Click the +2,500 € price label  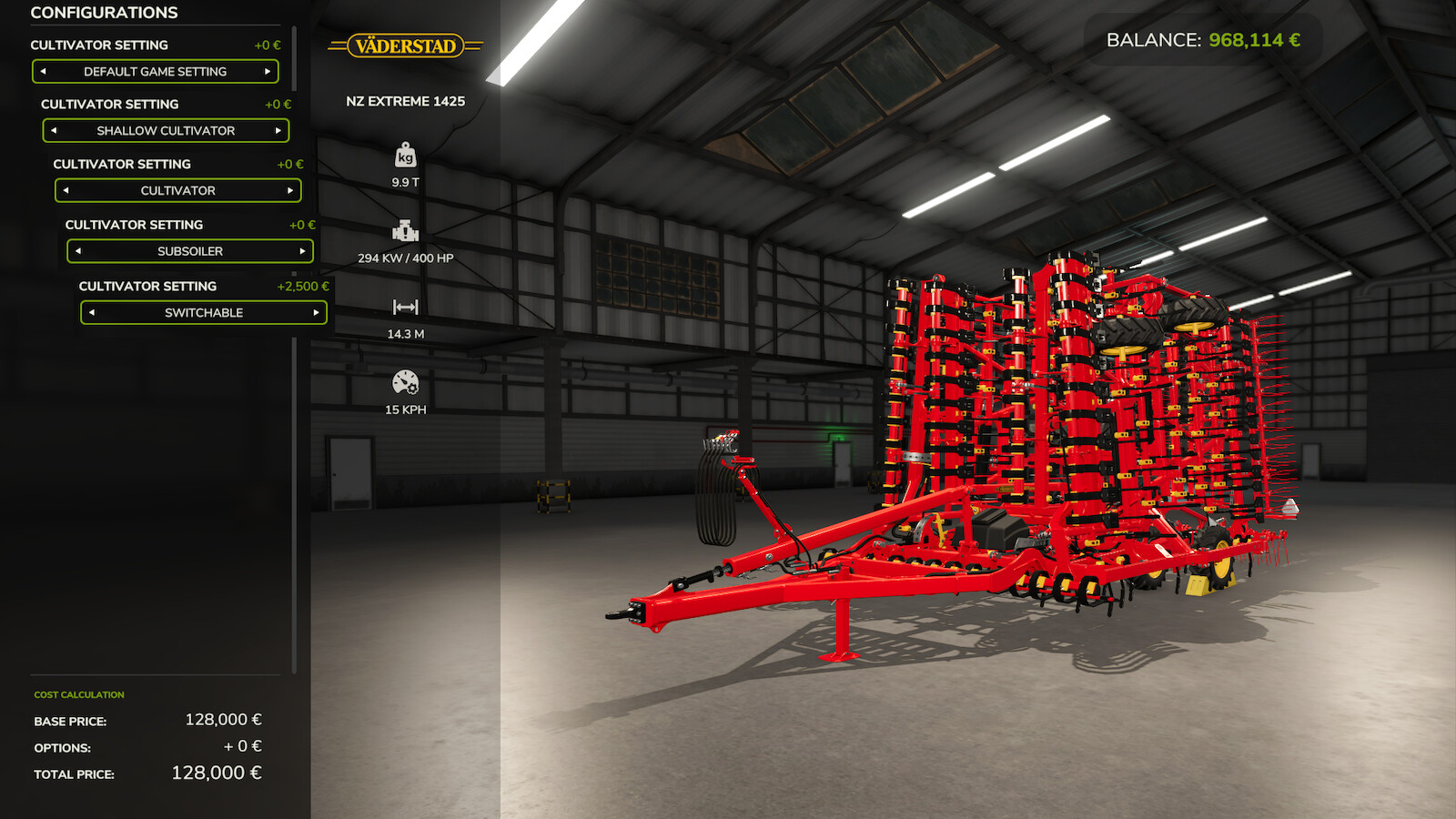301,285
